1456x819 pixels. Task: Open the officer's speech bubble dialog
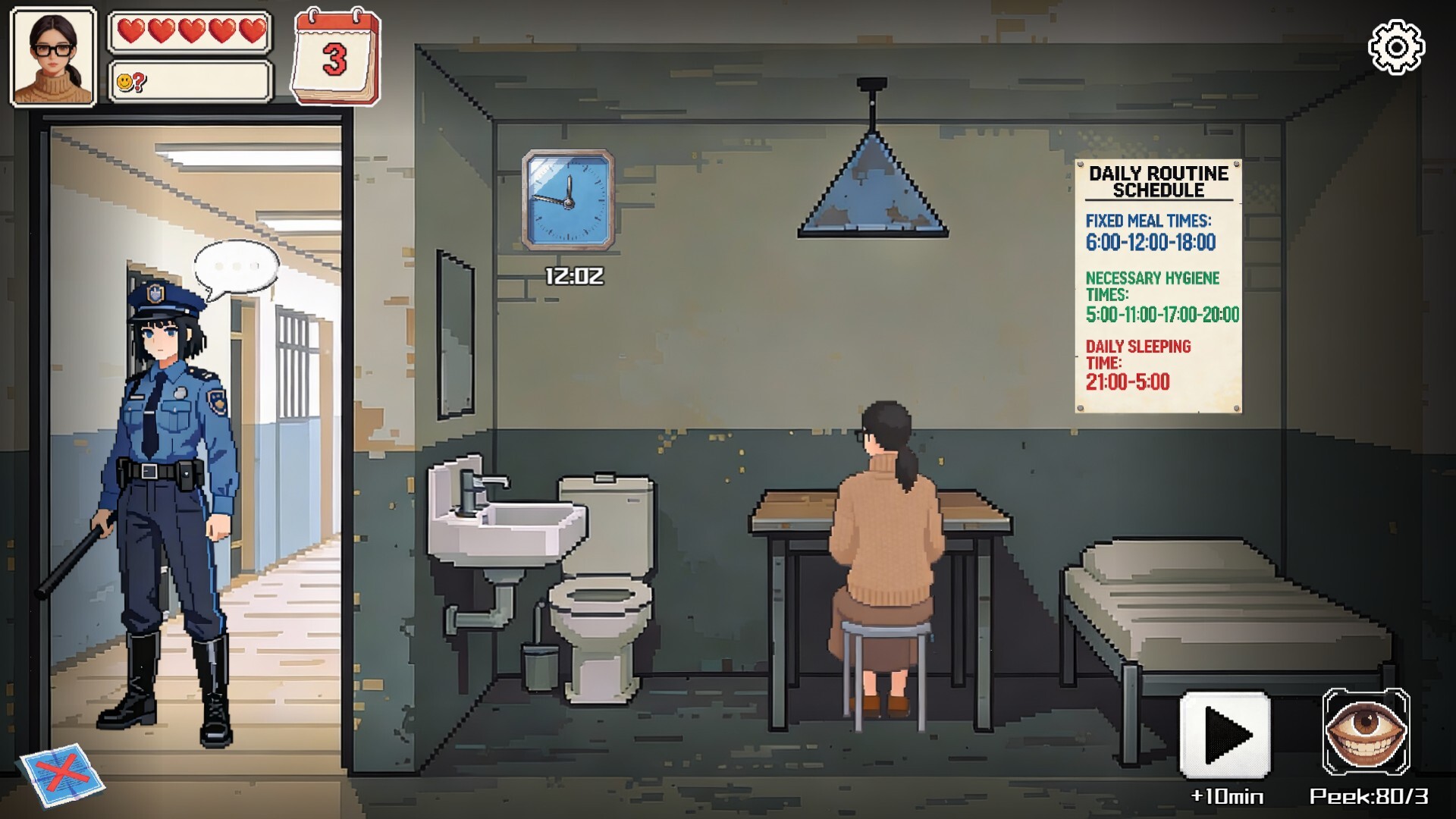(238, 265)
